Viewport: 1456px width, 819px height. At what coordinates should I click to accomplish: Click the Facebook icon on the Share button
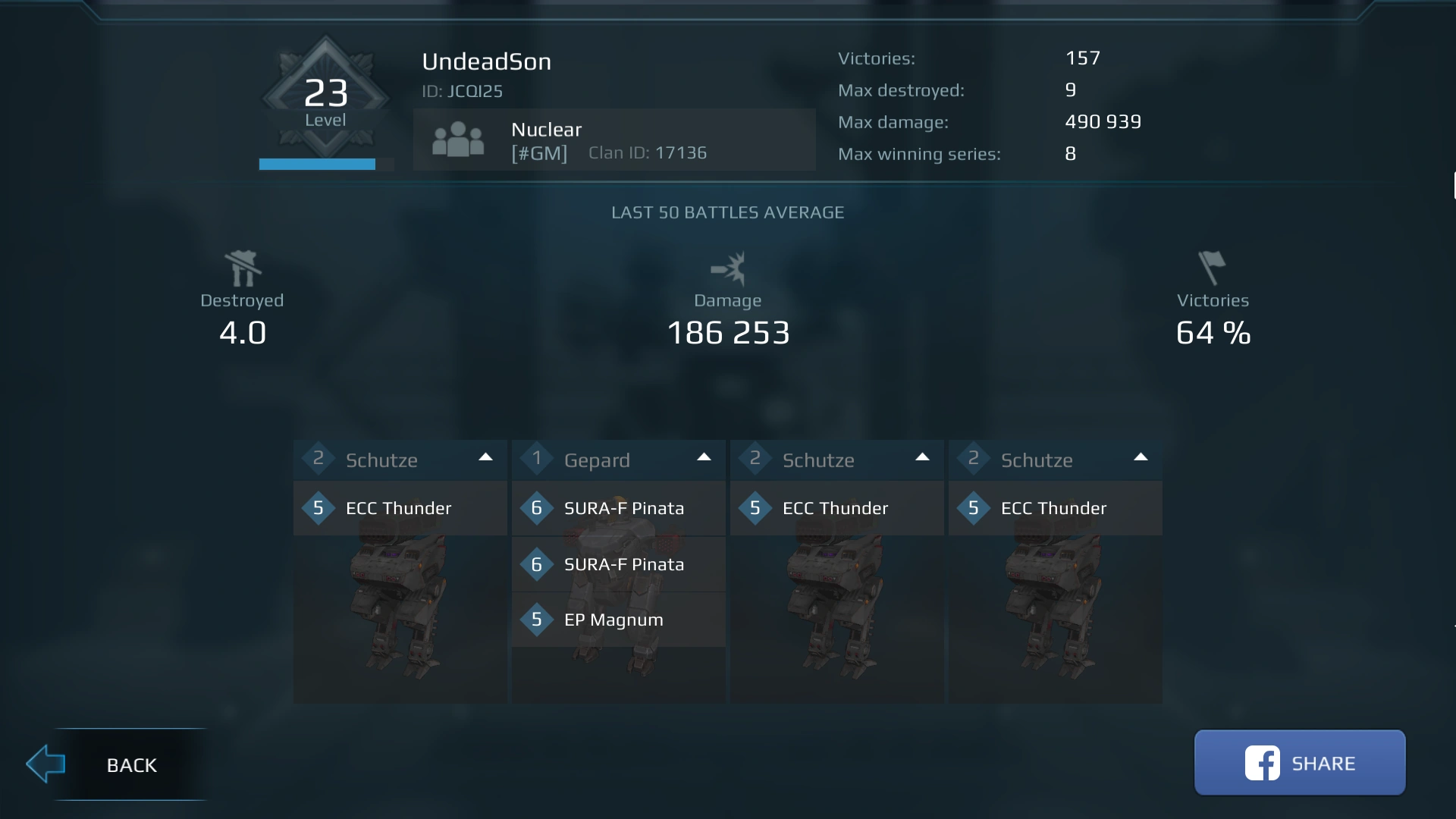[1261, 763]
